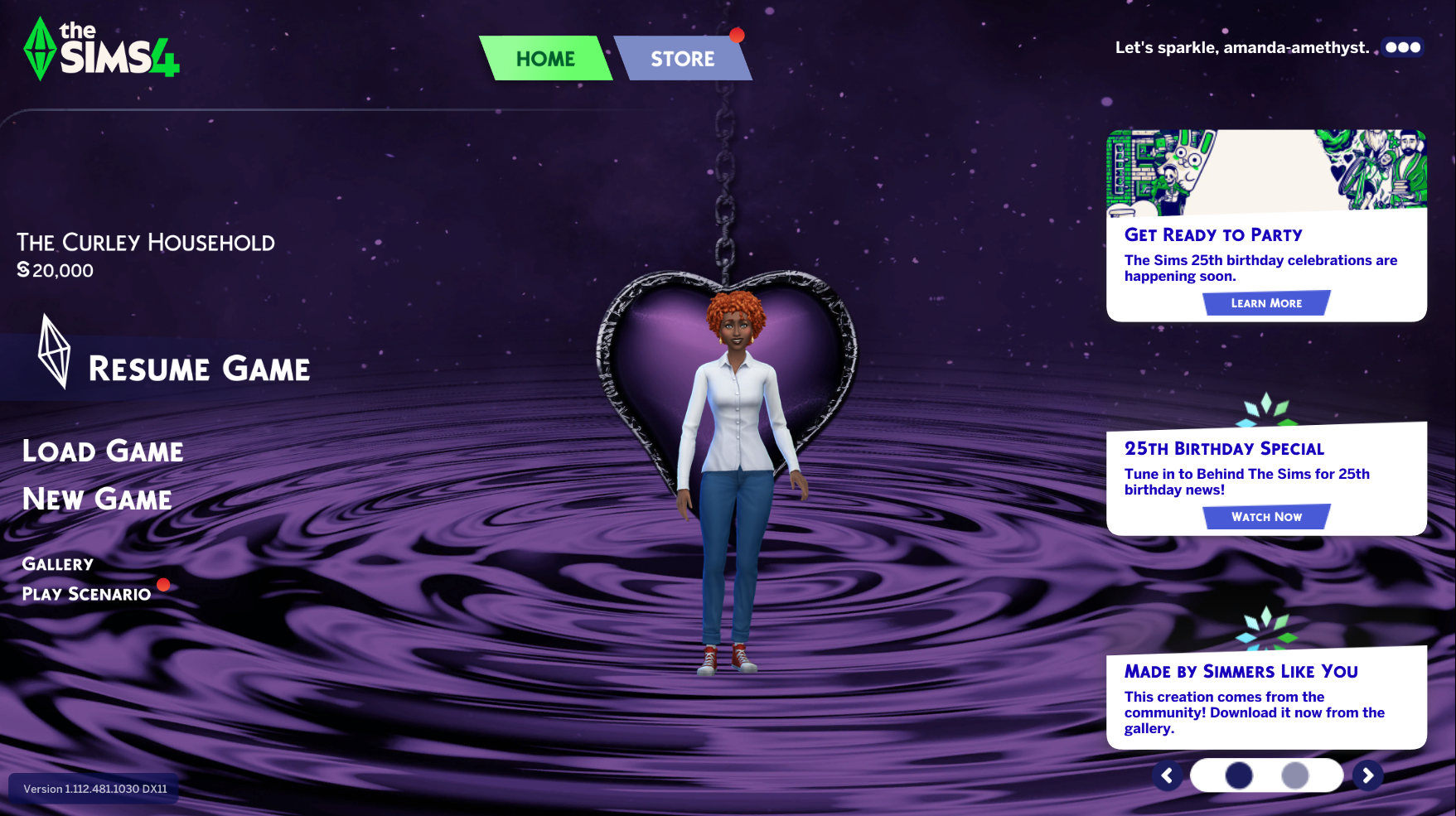Click the Get Ready to Party banner image
This screenshot has width=1456, height=816.
click(x=1265, y=170)
